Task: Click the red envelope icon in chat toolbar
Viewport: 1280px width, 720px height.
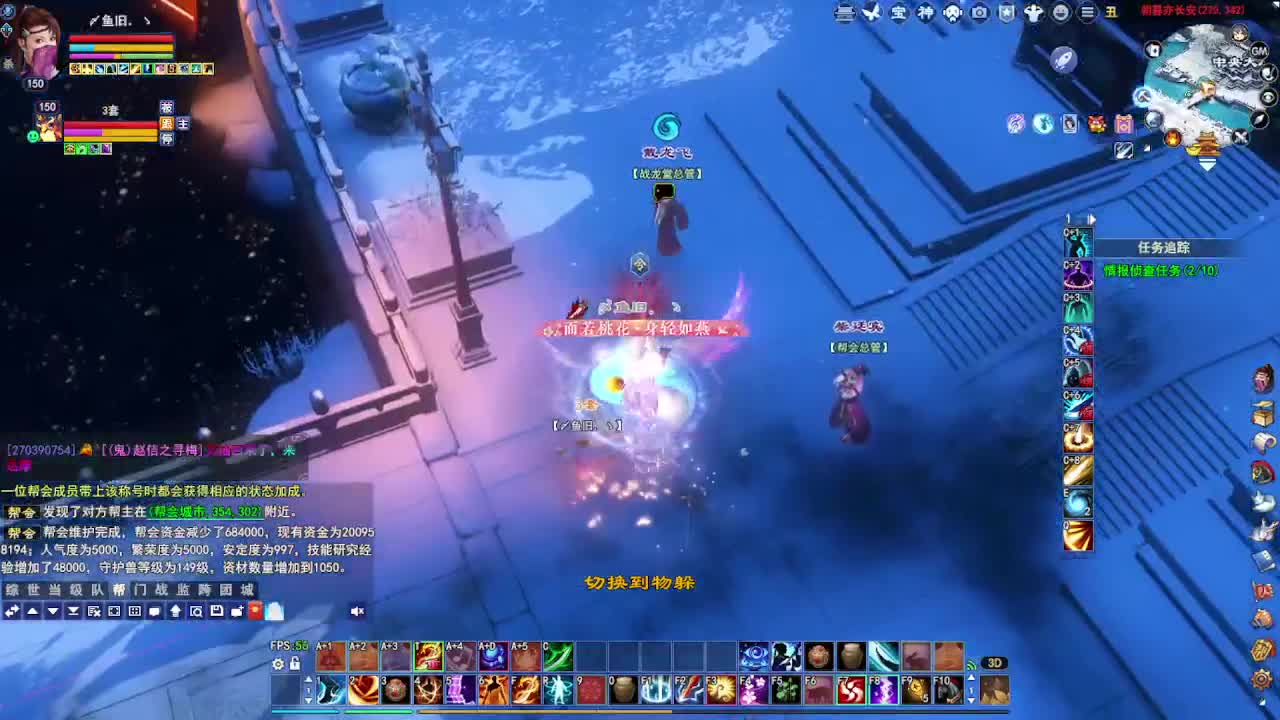Action: click(255, 612)
